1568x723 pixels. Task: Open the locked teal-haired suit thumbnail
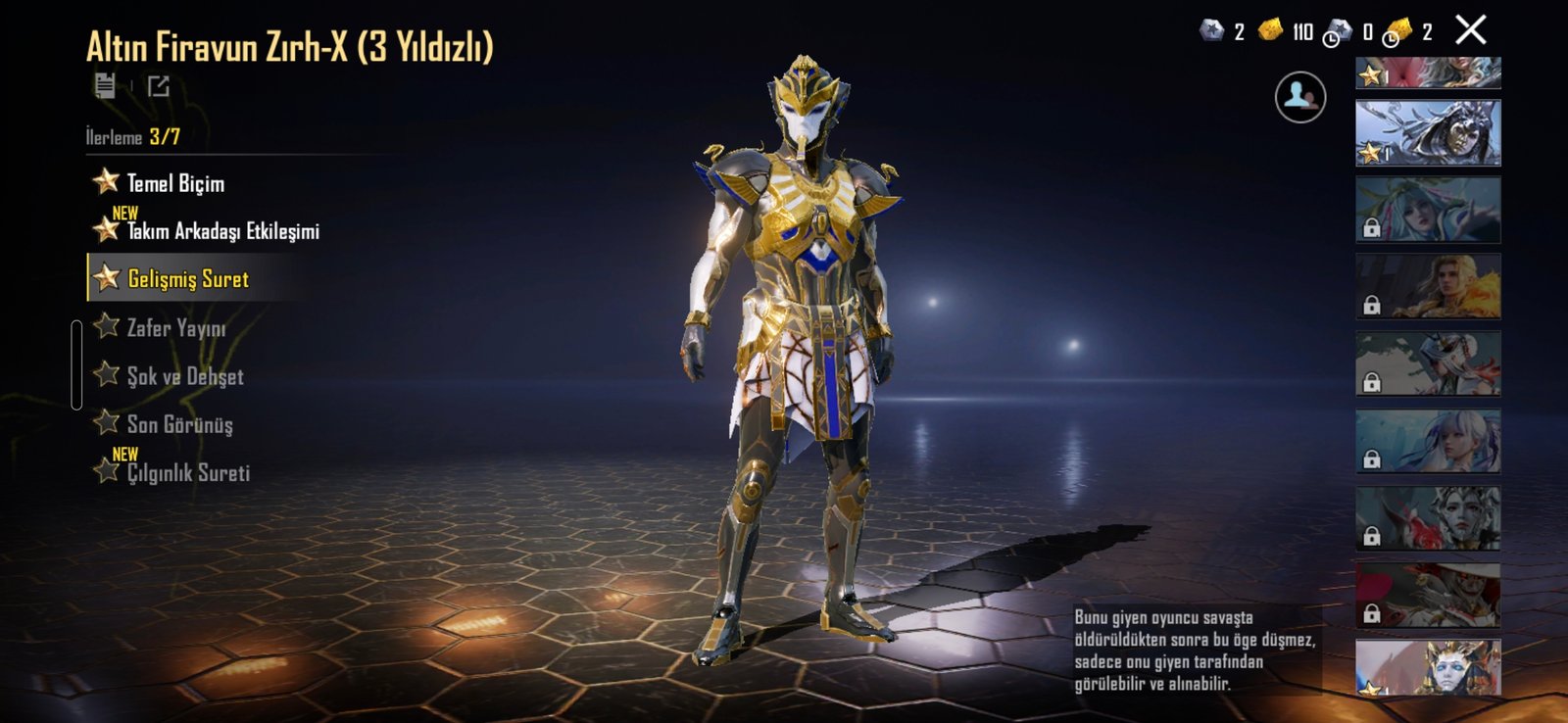(1427, 210)
